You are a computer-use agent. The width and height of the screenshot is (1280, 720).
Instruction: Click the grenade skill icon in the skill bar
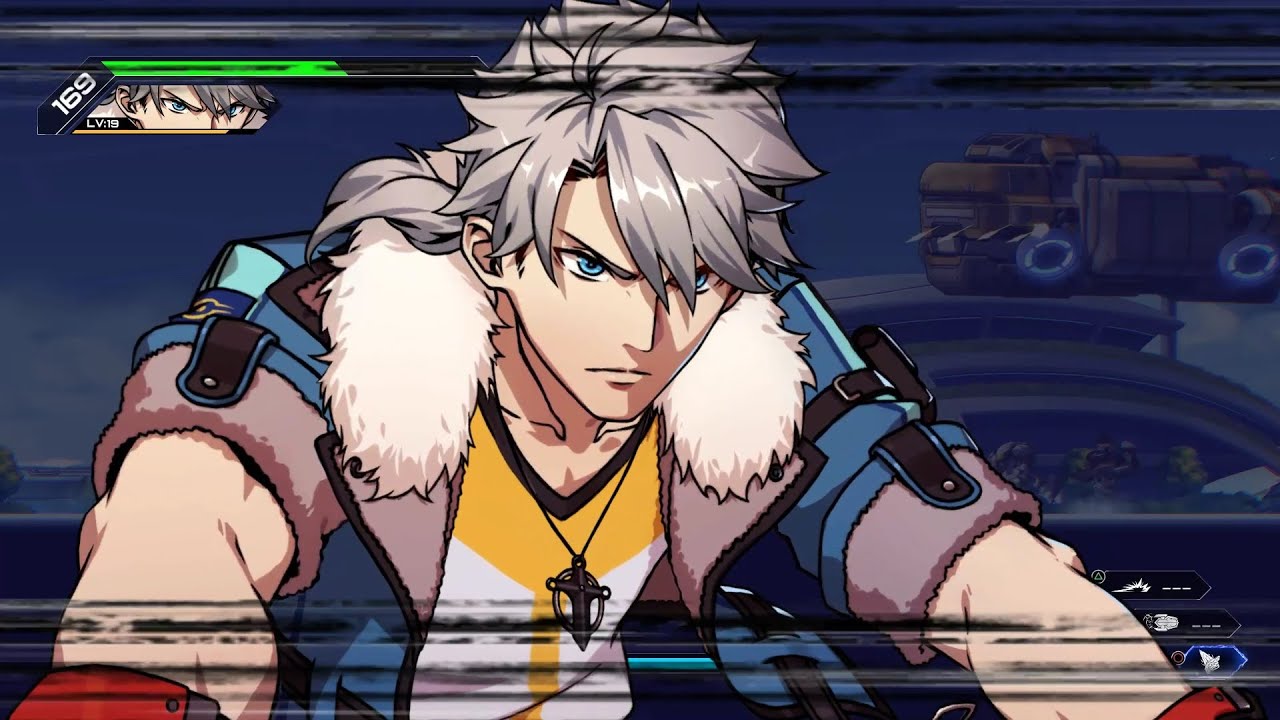click(1163, 622)
